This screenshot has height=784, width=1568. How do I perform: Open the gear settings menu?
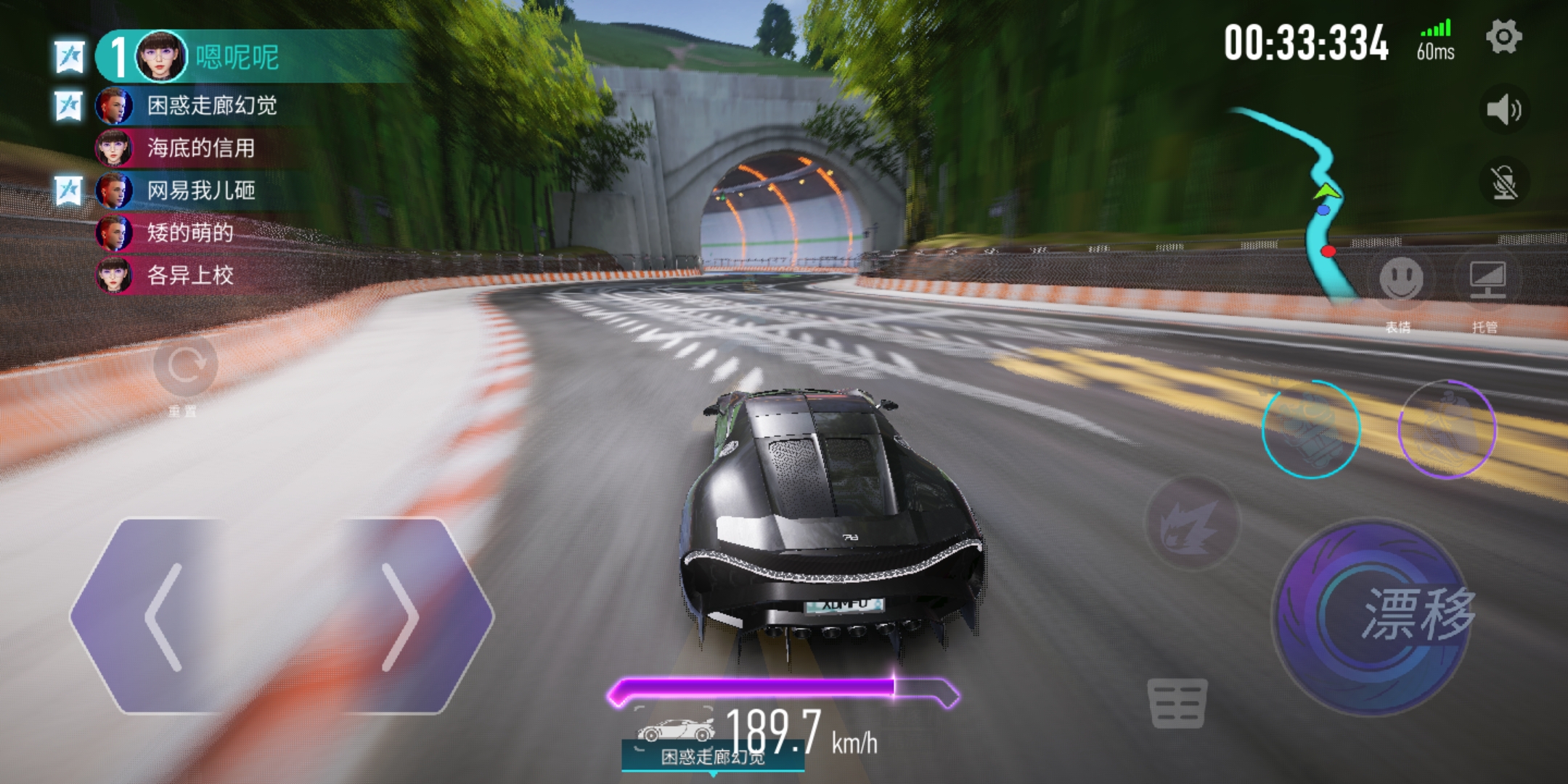tap(1503, 36)
